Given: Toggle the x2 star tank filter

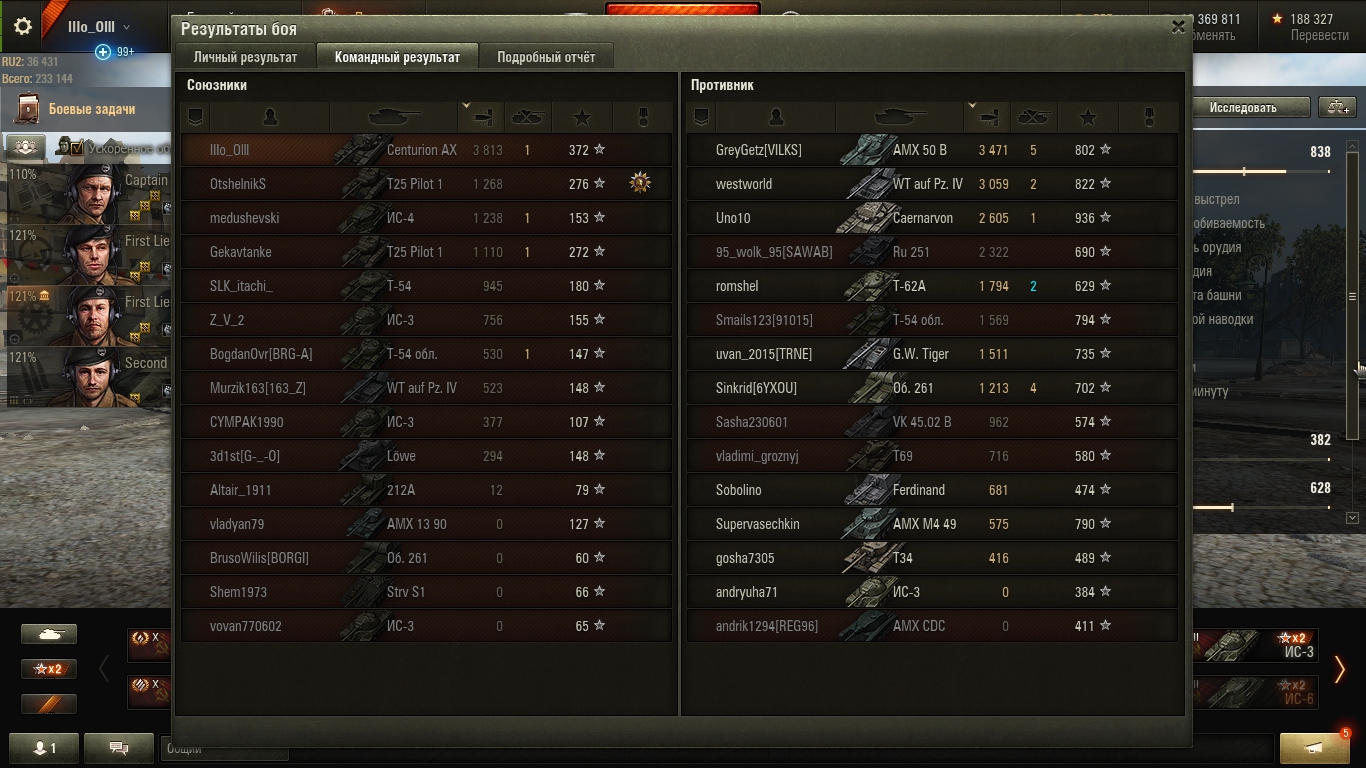Looking at the screenshot, I should pyautogui.click(x=49, y=669).
